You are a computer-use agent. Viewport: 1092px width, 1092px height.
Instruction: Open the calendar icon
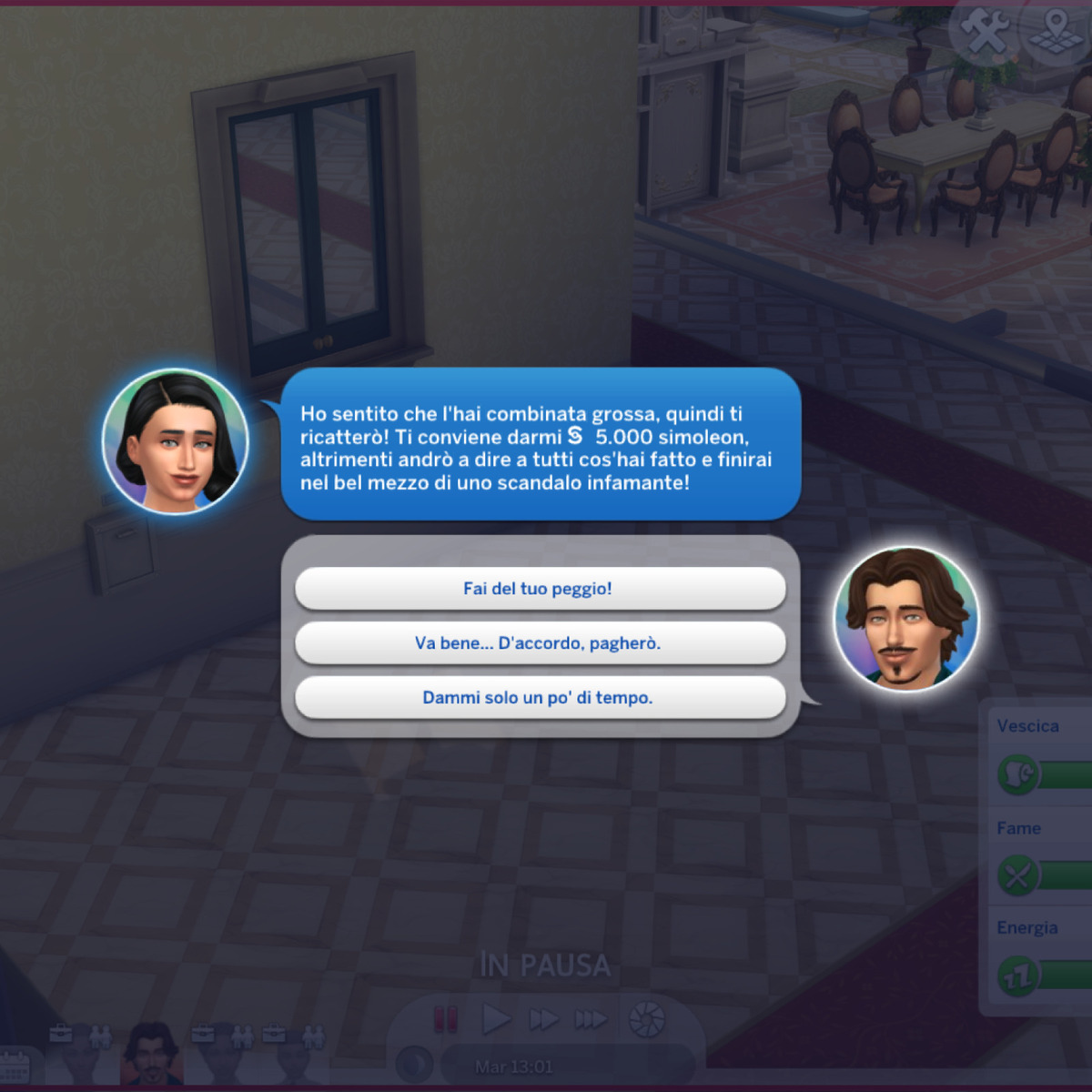[x=15, y=1067]
